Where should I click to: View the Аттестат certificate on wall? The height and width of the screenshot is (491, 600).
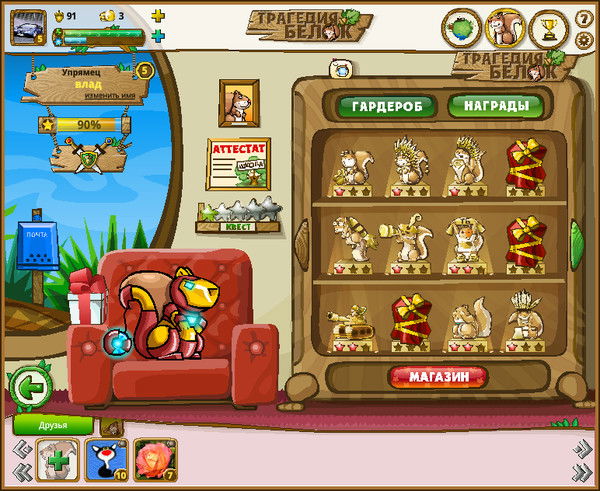click(238, 163)
